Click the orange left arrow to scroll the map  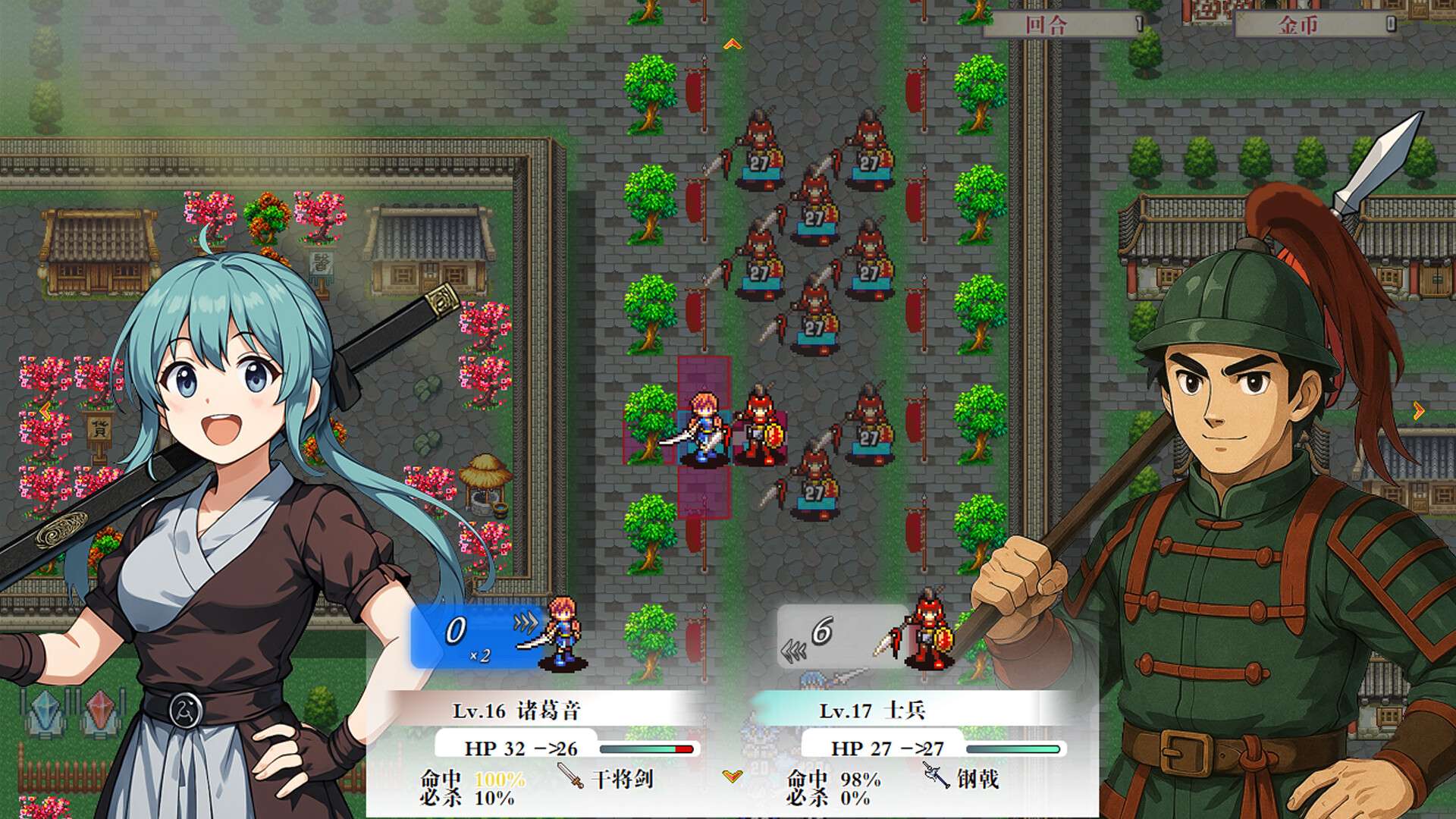[45, 411]
